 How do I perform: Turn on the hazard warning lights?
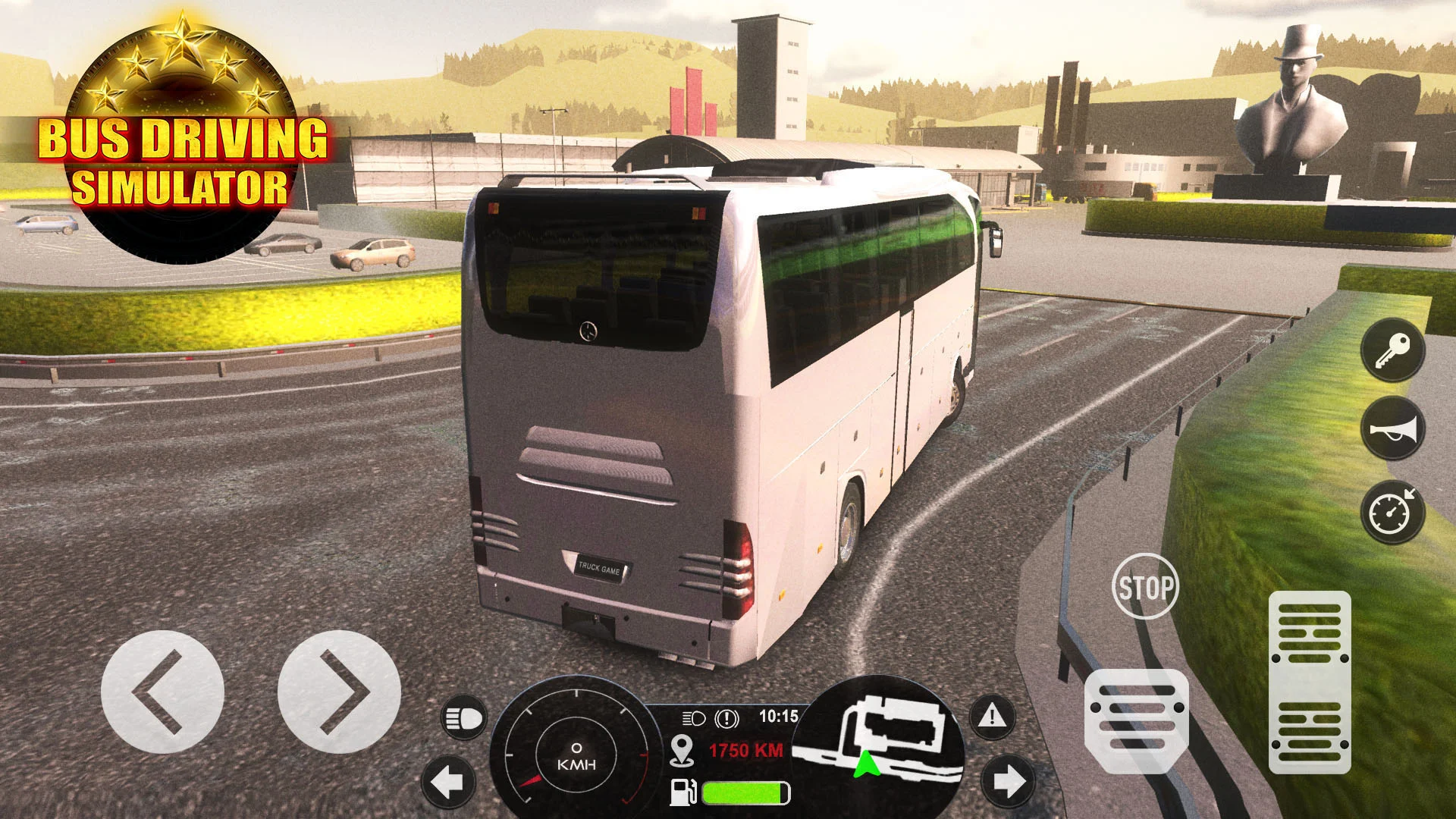tap(993, 716)
